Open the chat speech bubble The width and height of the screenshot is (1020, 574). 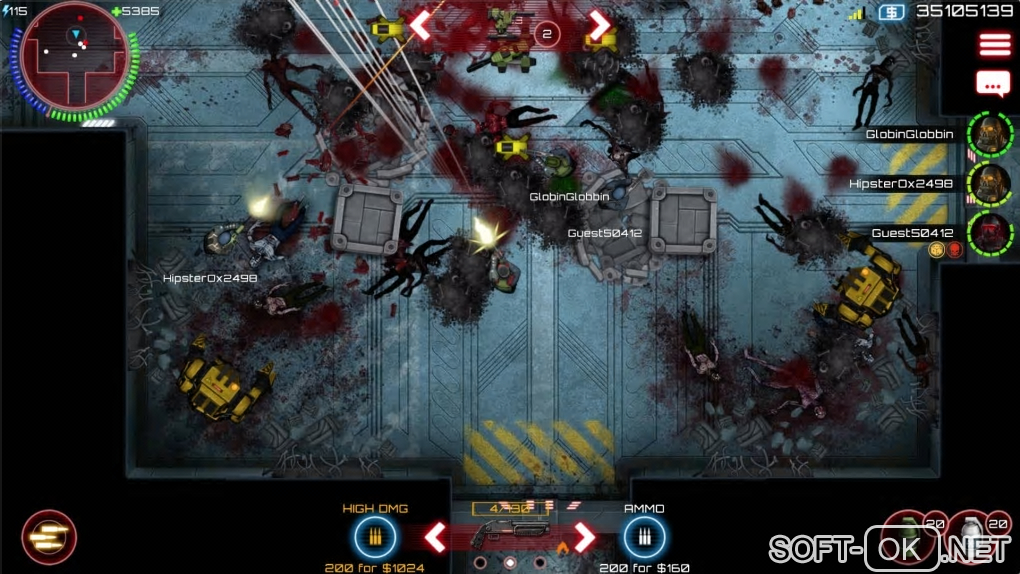coord(993,84)
